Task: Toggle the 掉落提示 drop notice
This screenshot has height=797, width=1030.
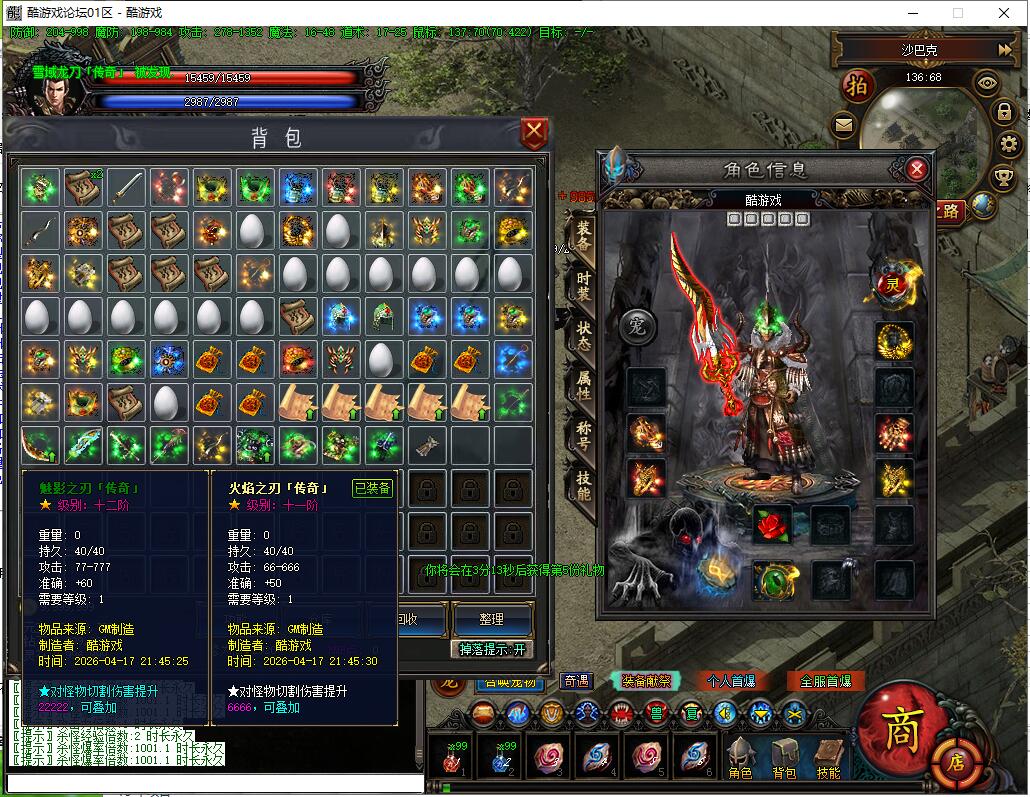Action: [491, 649]
